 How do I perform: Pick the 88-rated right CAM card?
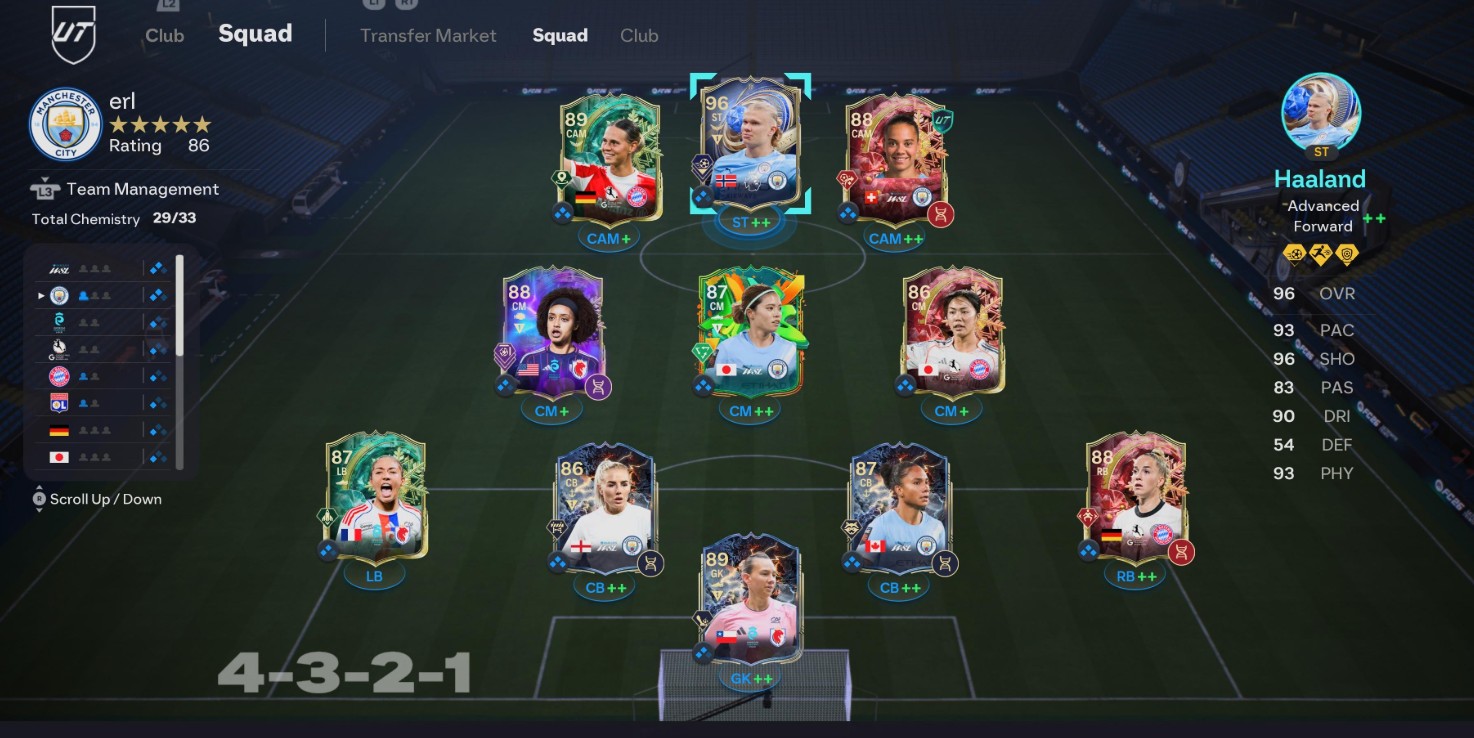pyautogui.click(x=895, y=158)
